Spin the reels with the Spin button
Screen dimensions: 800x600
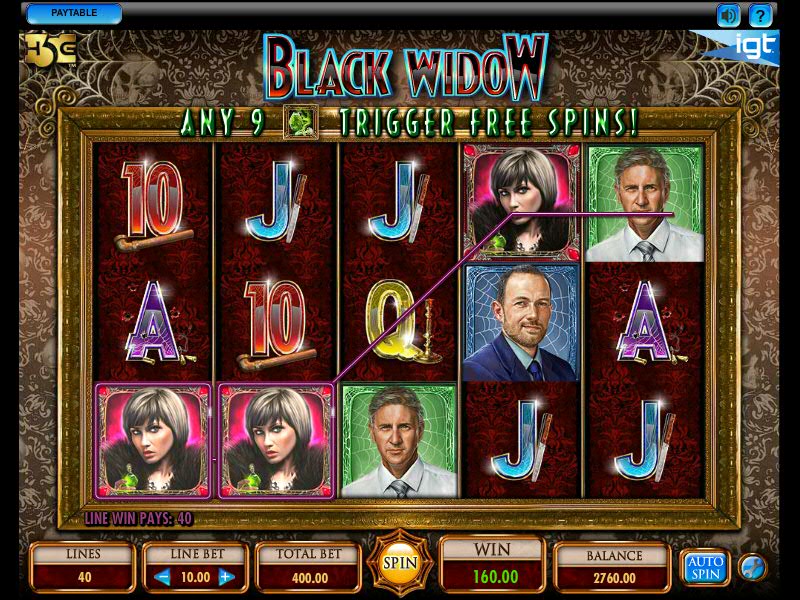pos(400,563)
